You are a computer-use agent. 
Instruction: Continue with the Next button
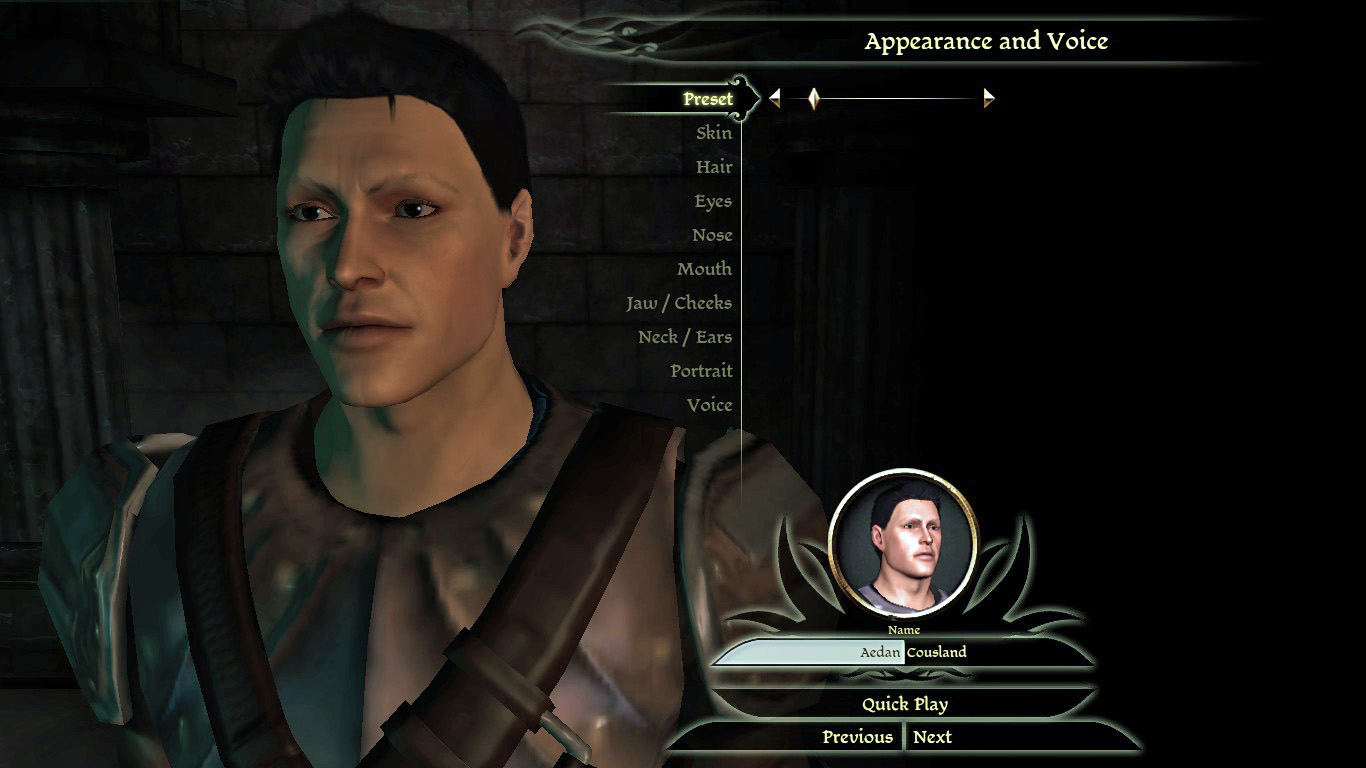click(x=932, y=737)
